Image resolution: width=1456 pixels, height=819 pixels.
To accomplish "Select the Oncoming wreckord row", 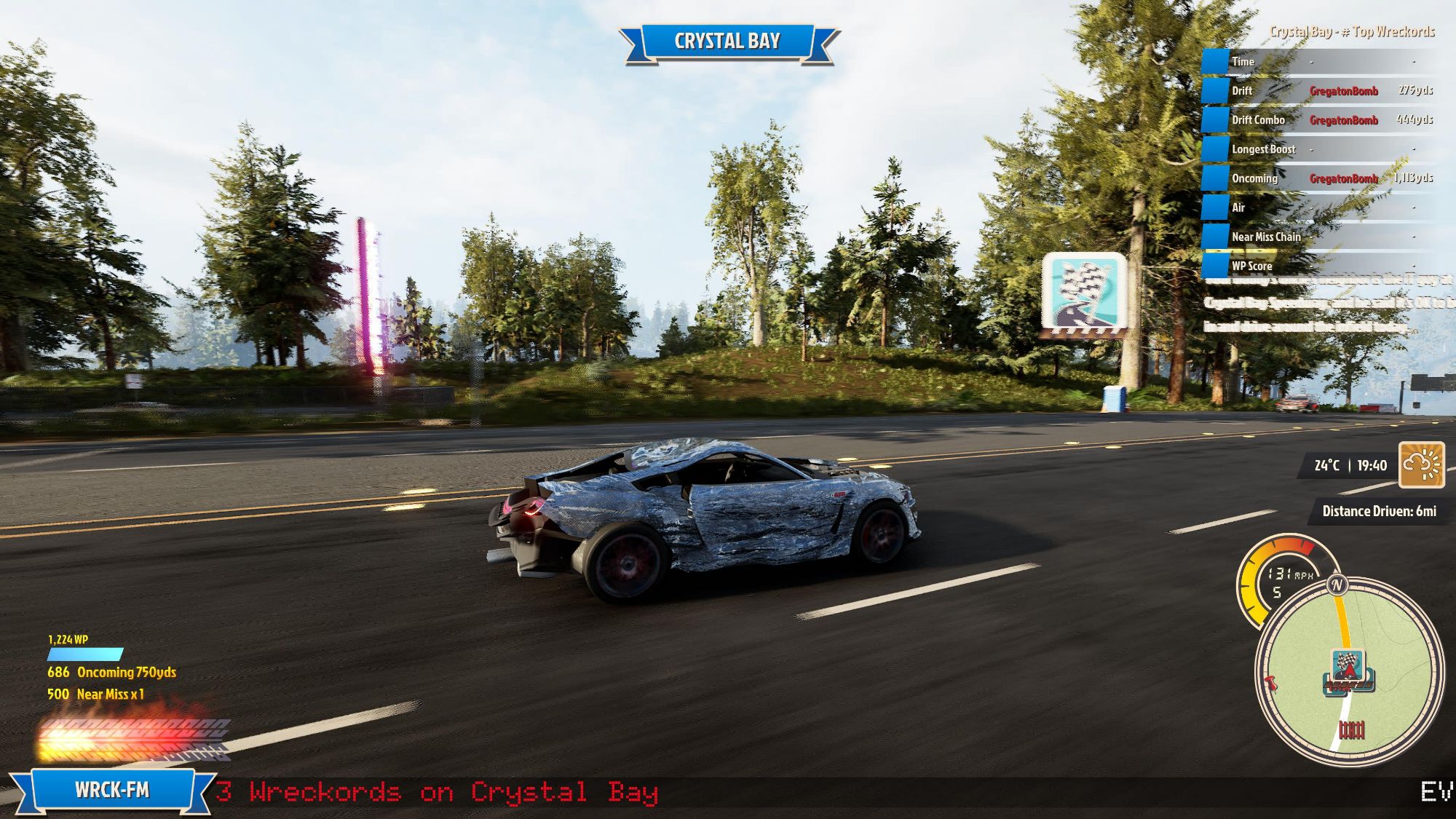I will (1319, 178).
